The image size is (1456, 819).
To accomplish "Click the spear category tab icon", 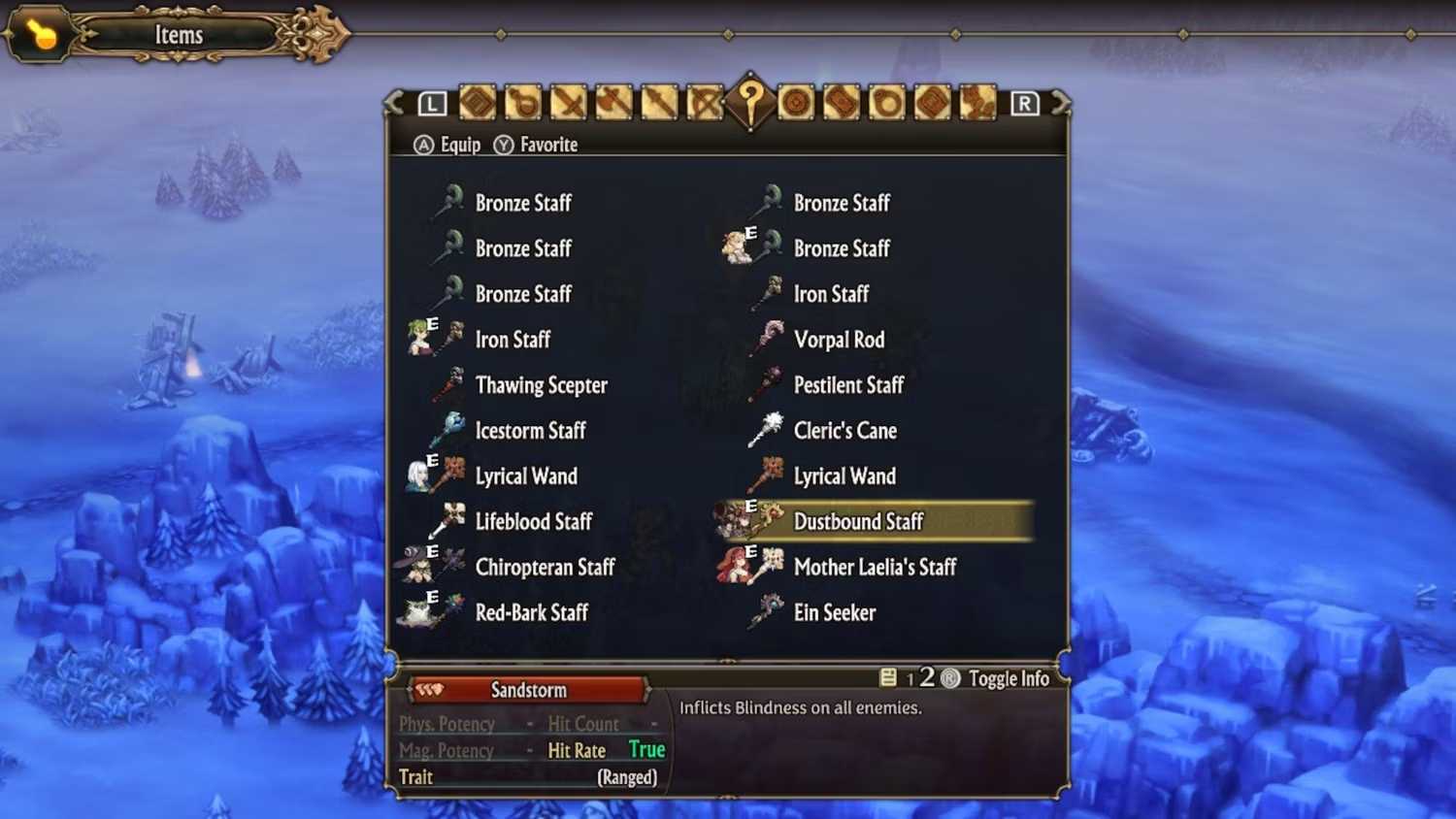I will pyautogui.click(x=661, y=103).
